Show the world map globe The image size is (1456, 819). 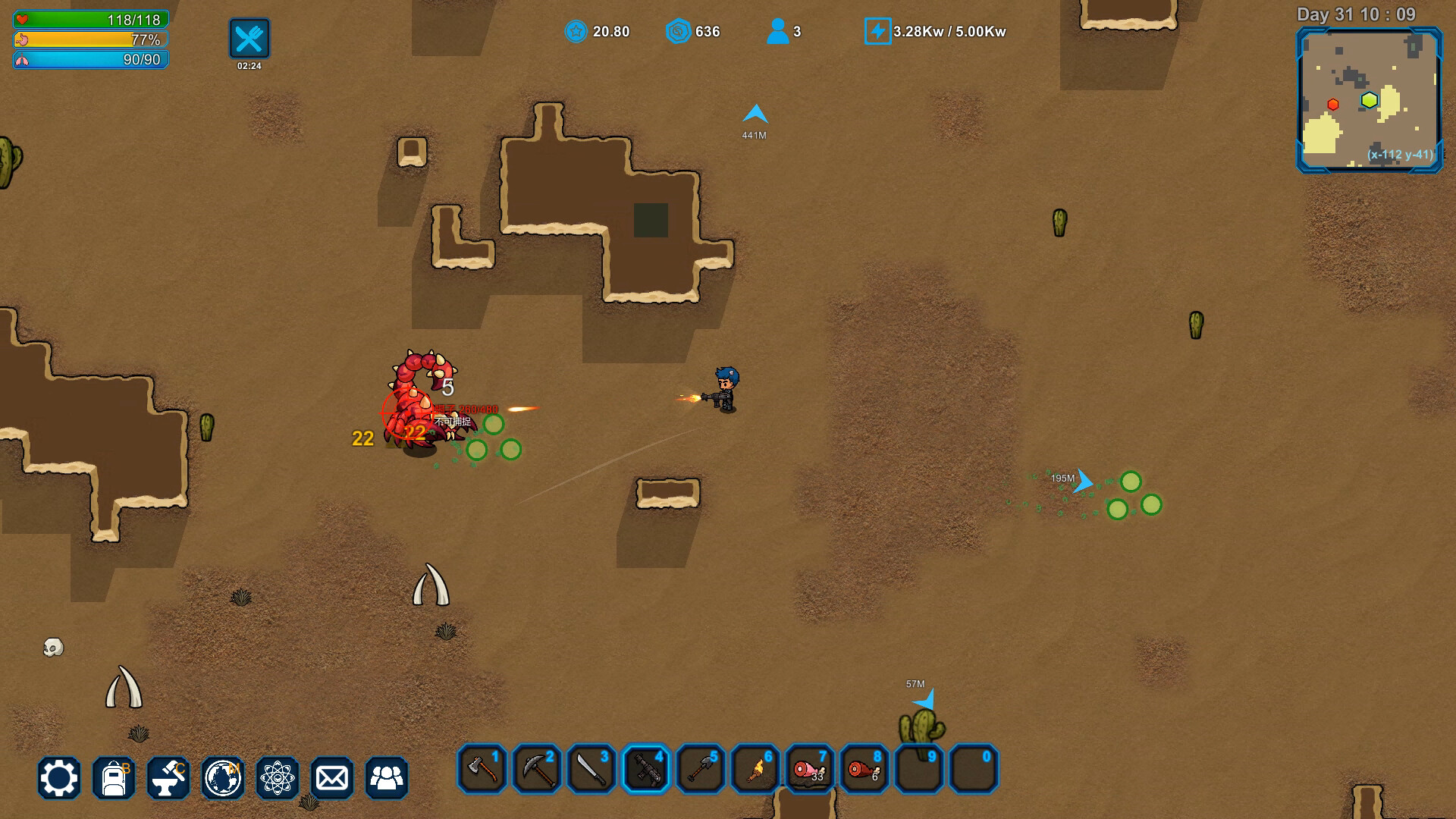click(223, 778)
